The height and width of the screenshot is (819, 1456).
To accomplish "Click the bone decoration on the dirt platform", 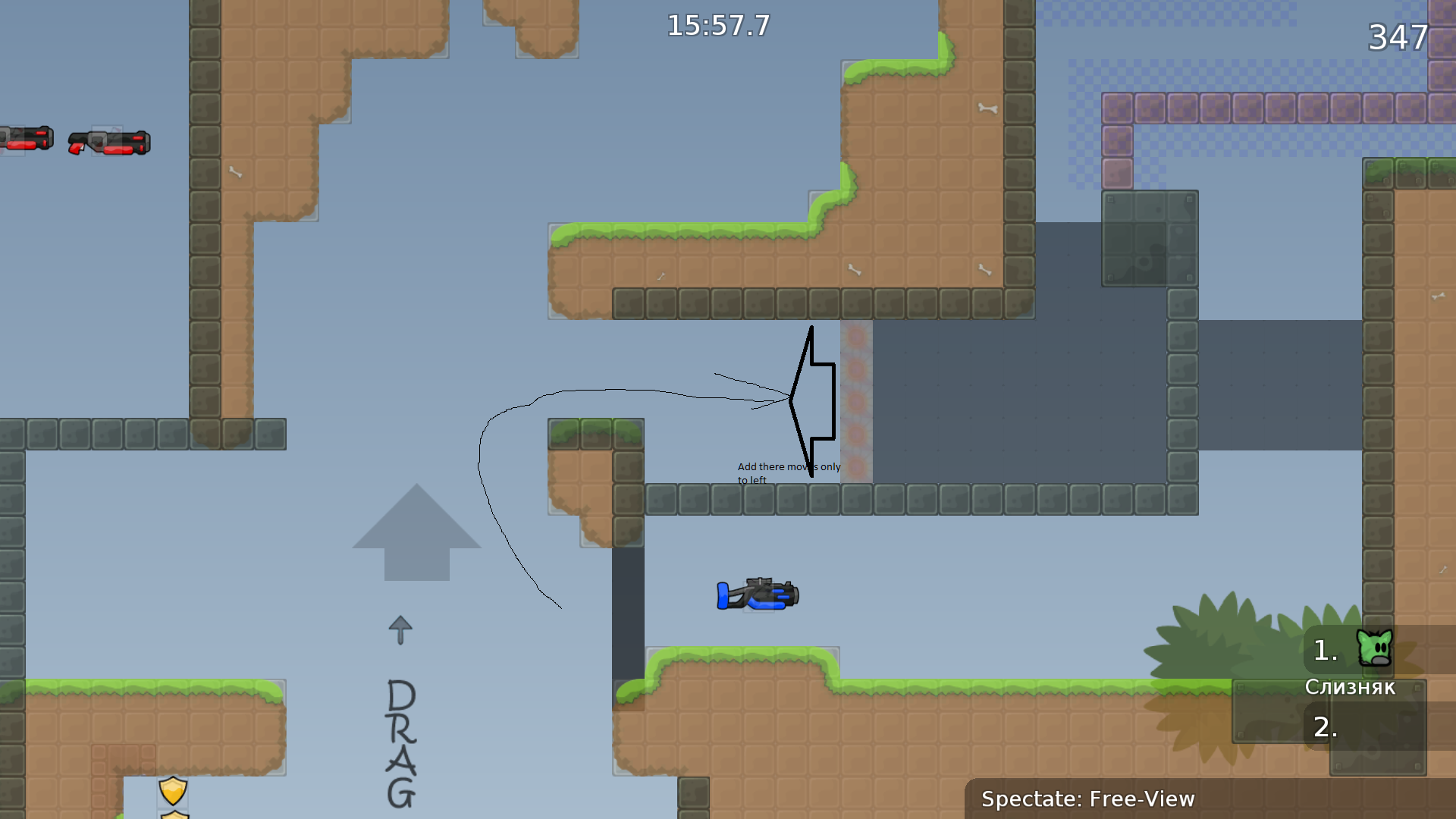I will [x=987, y=110].
